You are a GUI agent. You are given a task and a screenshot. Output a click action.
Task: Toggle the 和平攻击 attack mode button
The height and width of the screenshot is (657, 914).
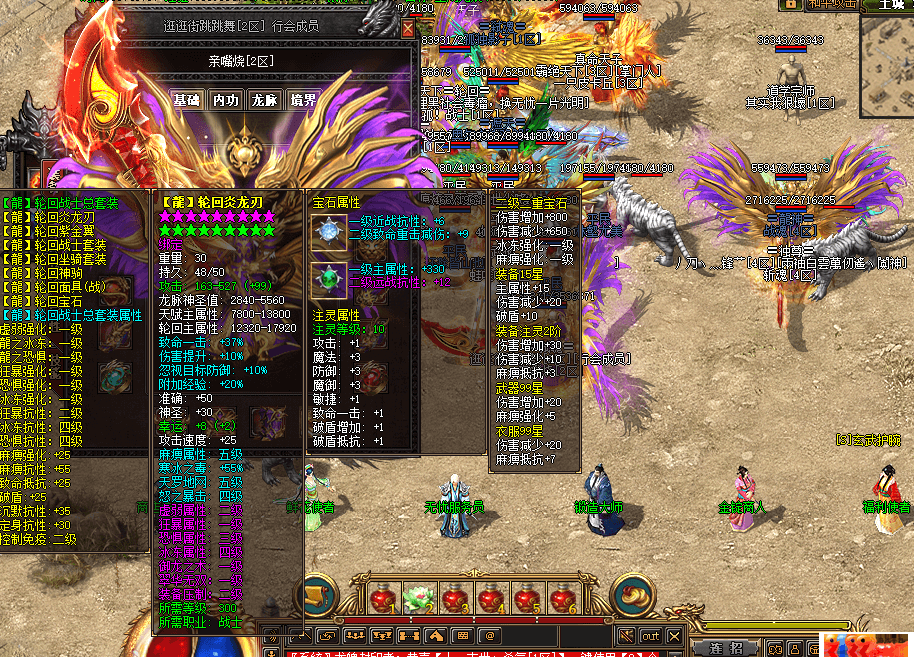click(x=833, y=5)
